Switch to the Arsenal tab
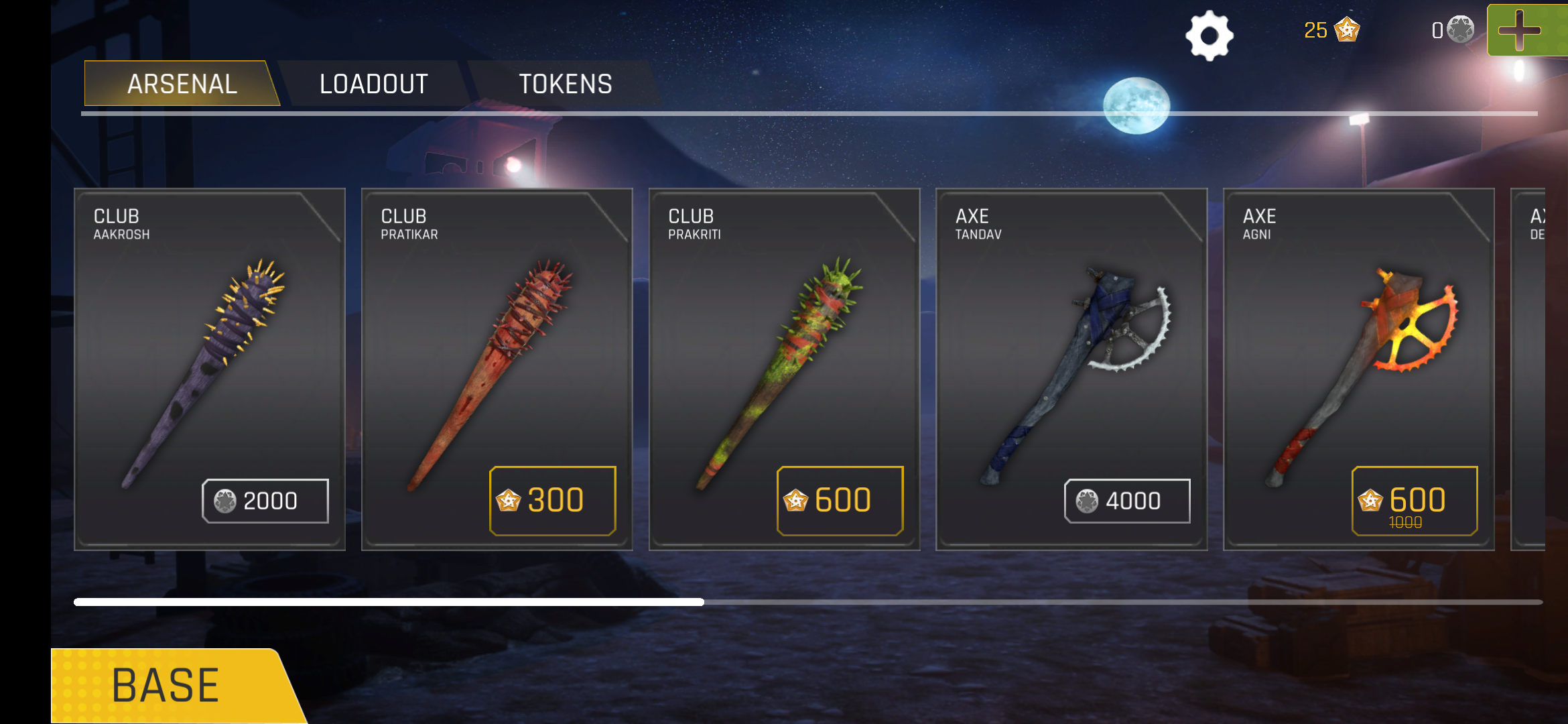This screenshot has width=1568, height=724. coord(182,84)
